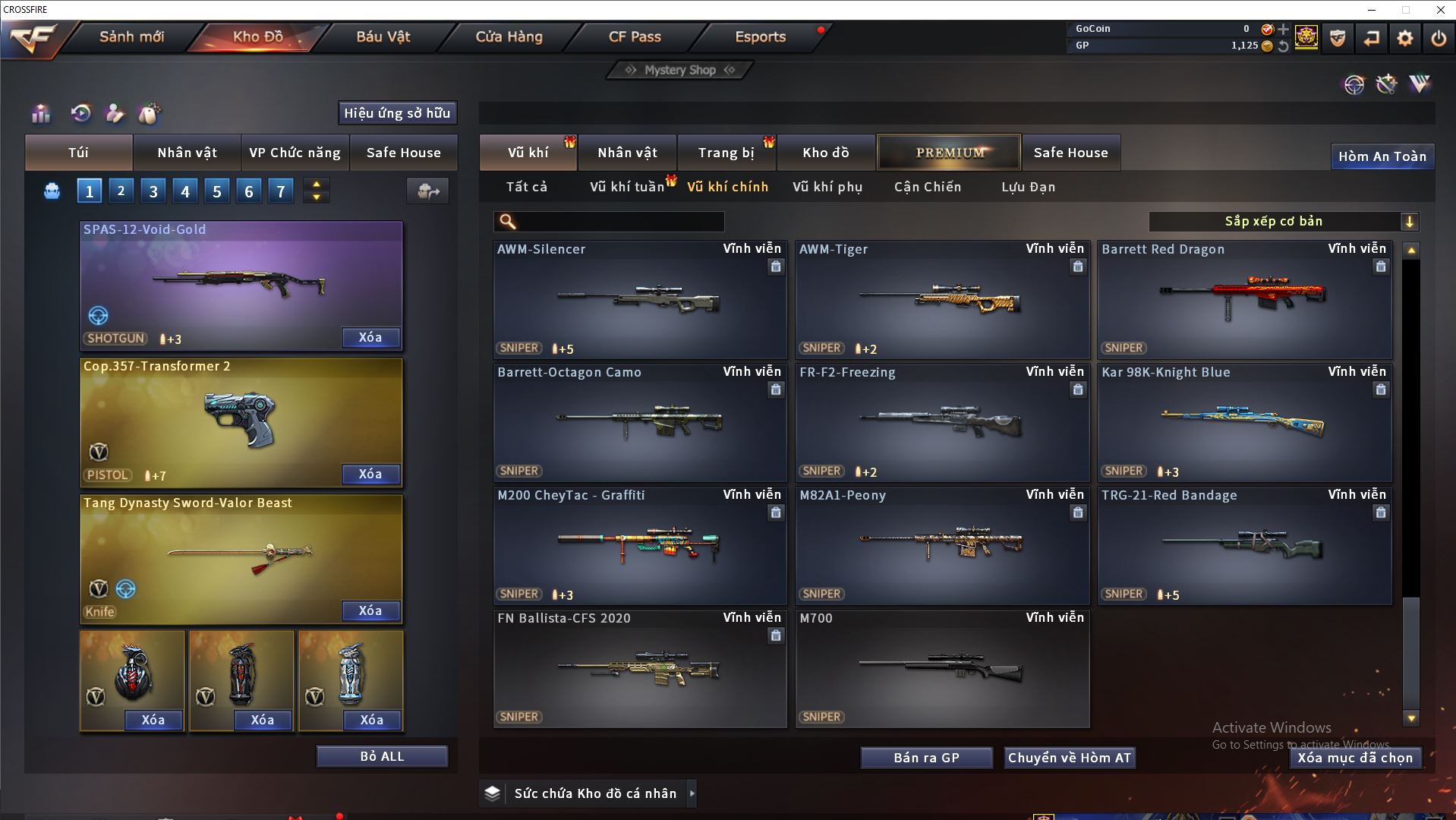Select the Barrett Red Dragon sniper
Viewport: 1456px width, 820px height.
tap(1244, 300)
